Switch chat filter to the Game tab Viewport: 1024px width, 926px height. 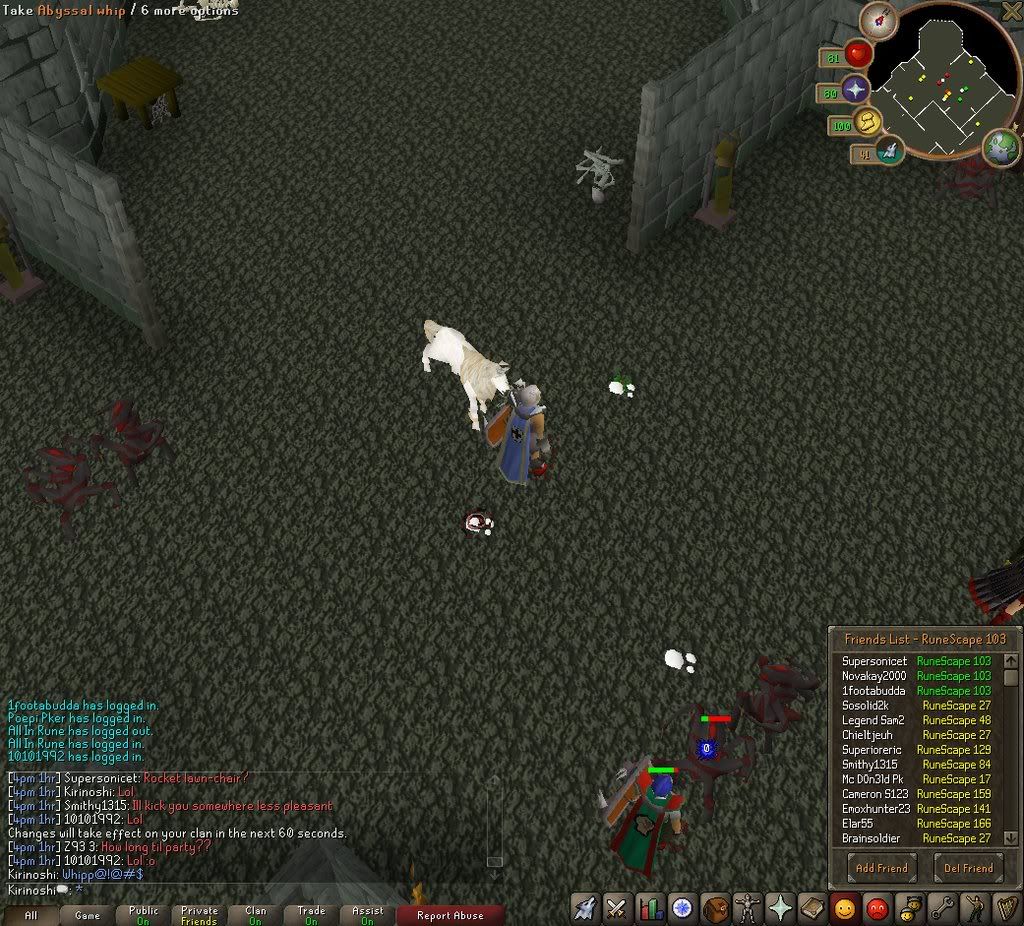point(88,914)
